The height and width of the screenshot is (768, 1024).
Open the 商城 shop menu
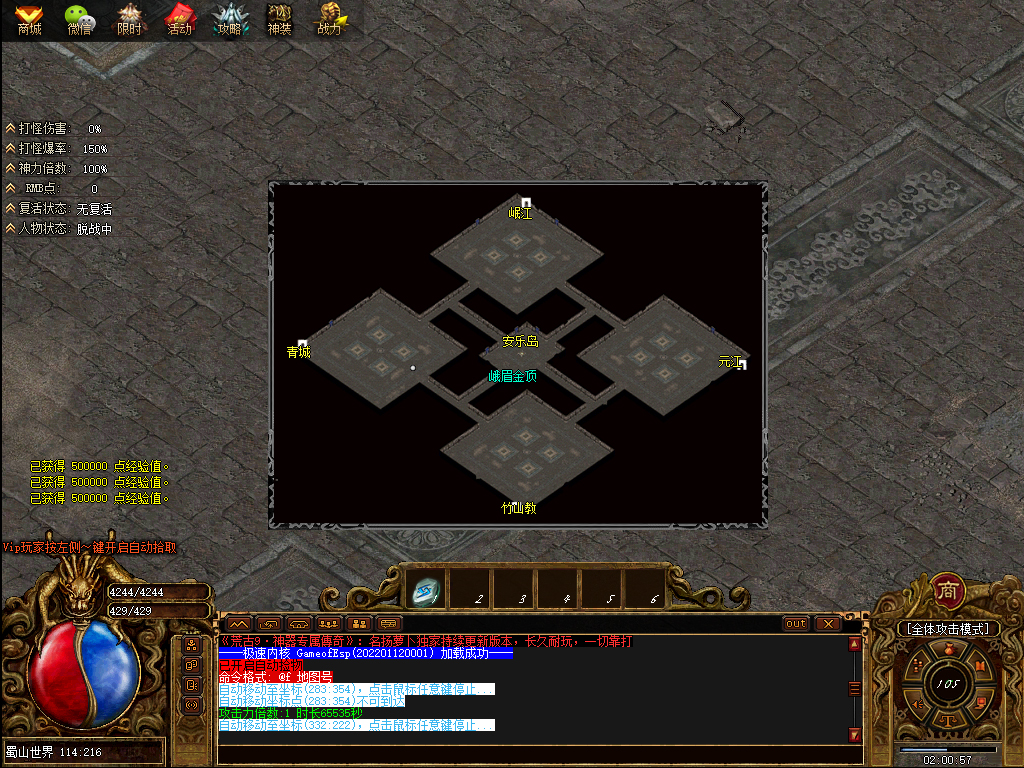(29, 18)
